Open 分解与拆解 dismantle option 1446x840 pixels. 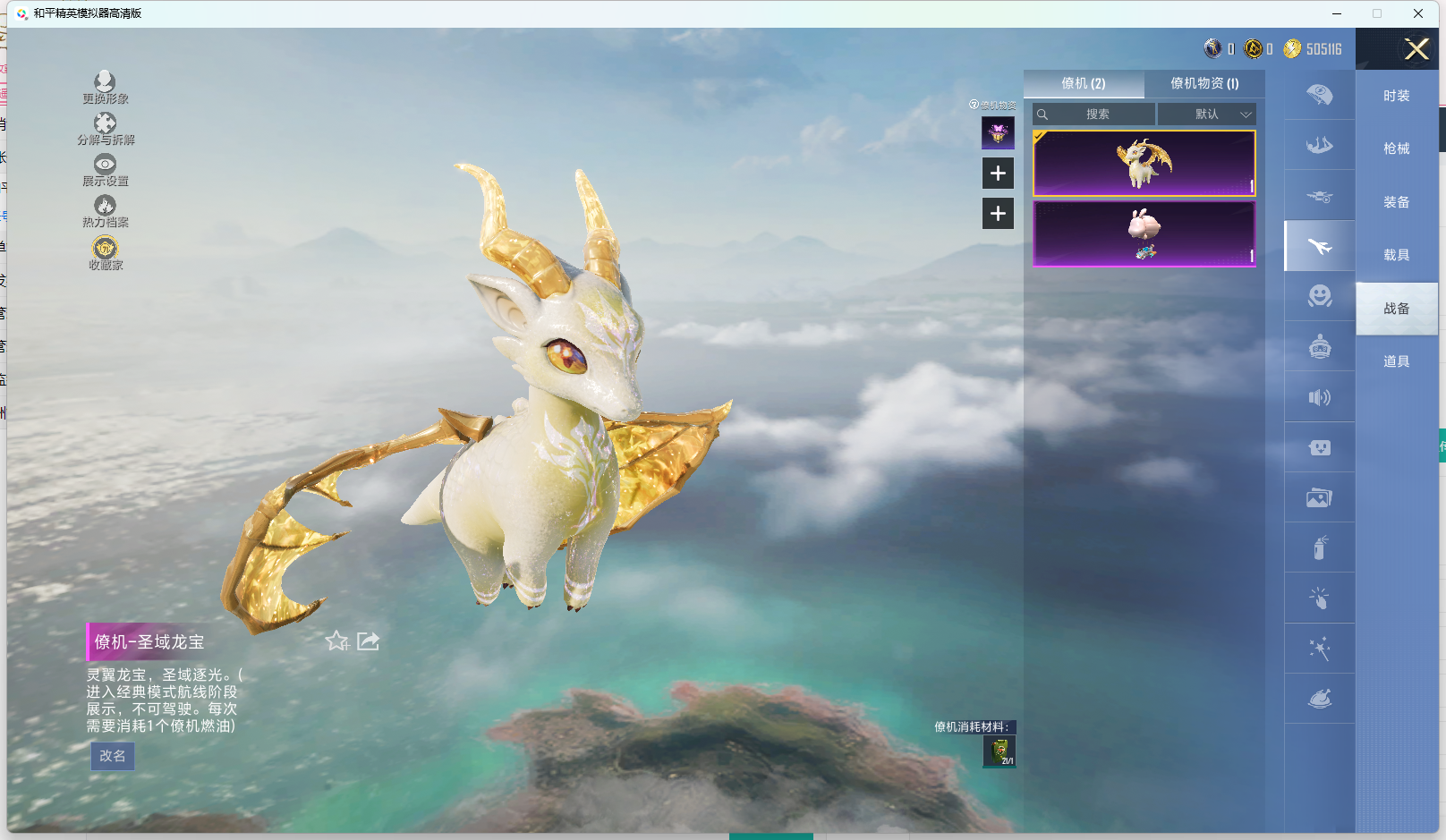click(x=106, y=129)
